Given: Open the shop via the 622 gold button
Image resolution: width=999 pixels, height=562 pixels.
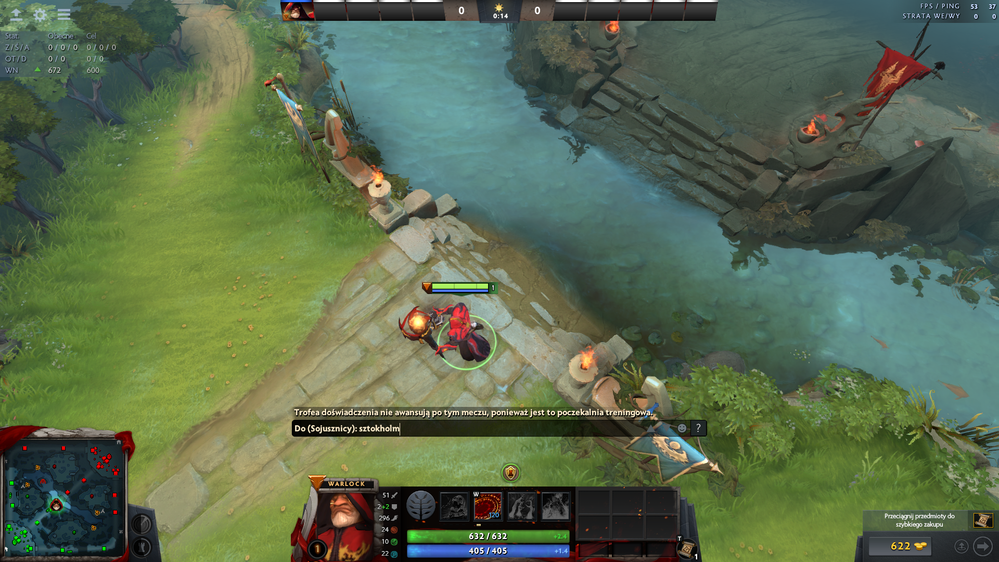Looking at the screenshot, I should [898, 546].
